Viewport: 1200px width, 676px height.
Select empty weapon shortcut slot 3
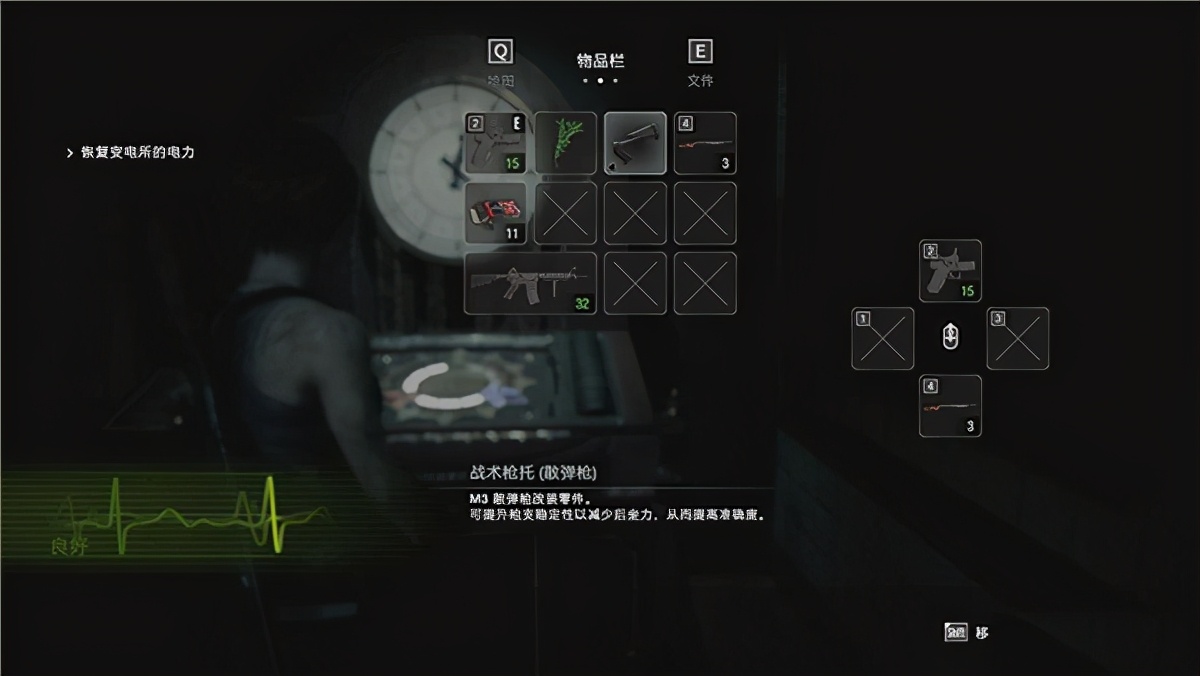click(1018, 338)
